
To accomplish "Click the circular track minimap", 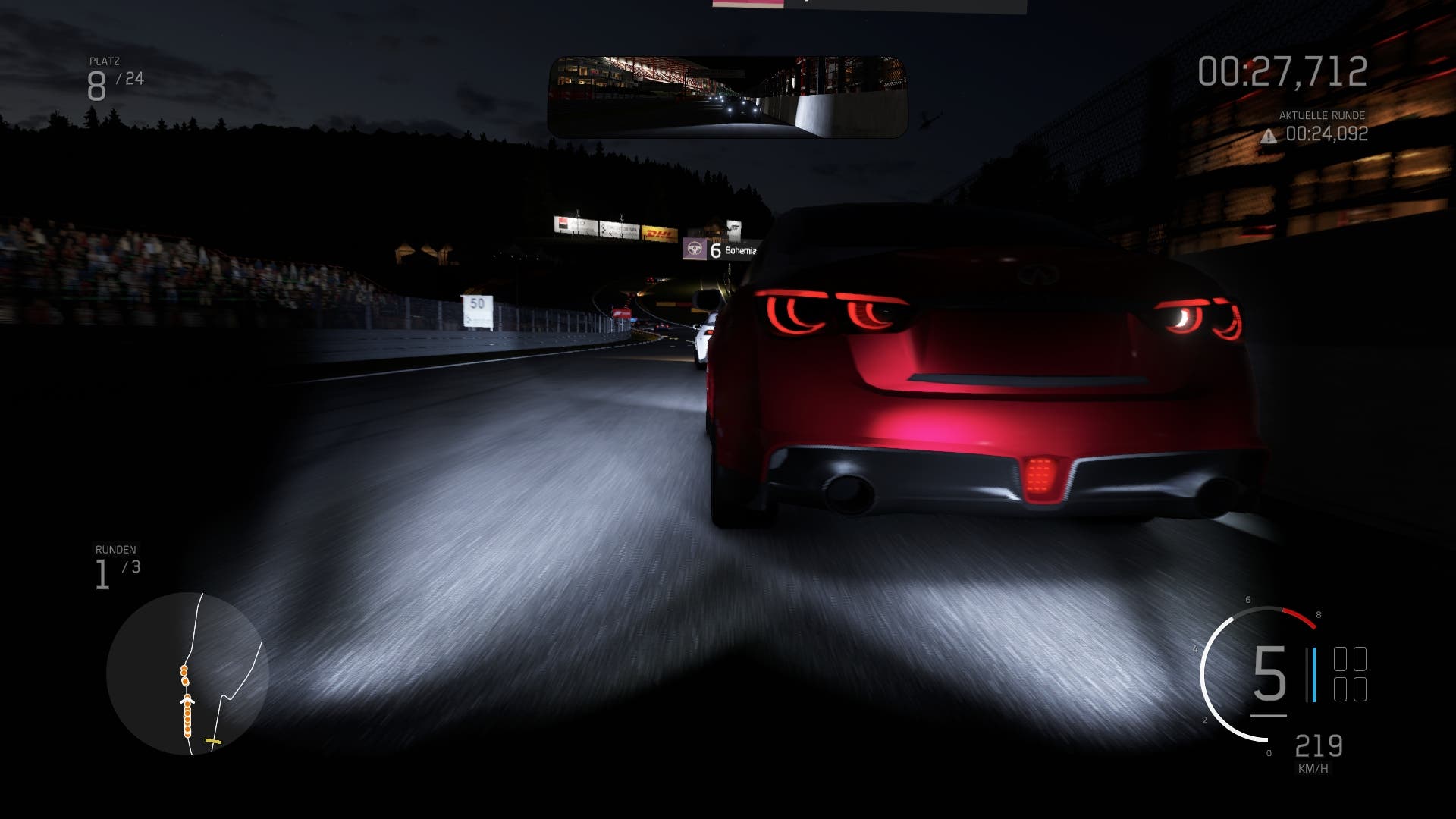I will coord(187,673).
